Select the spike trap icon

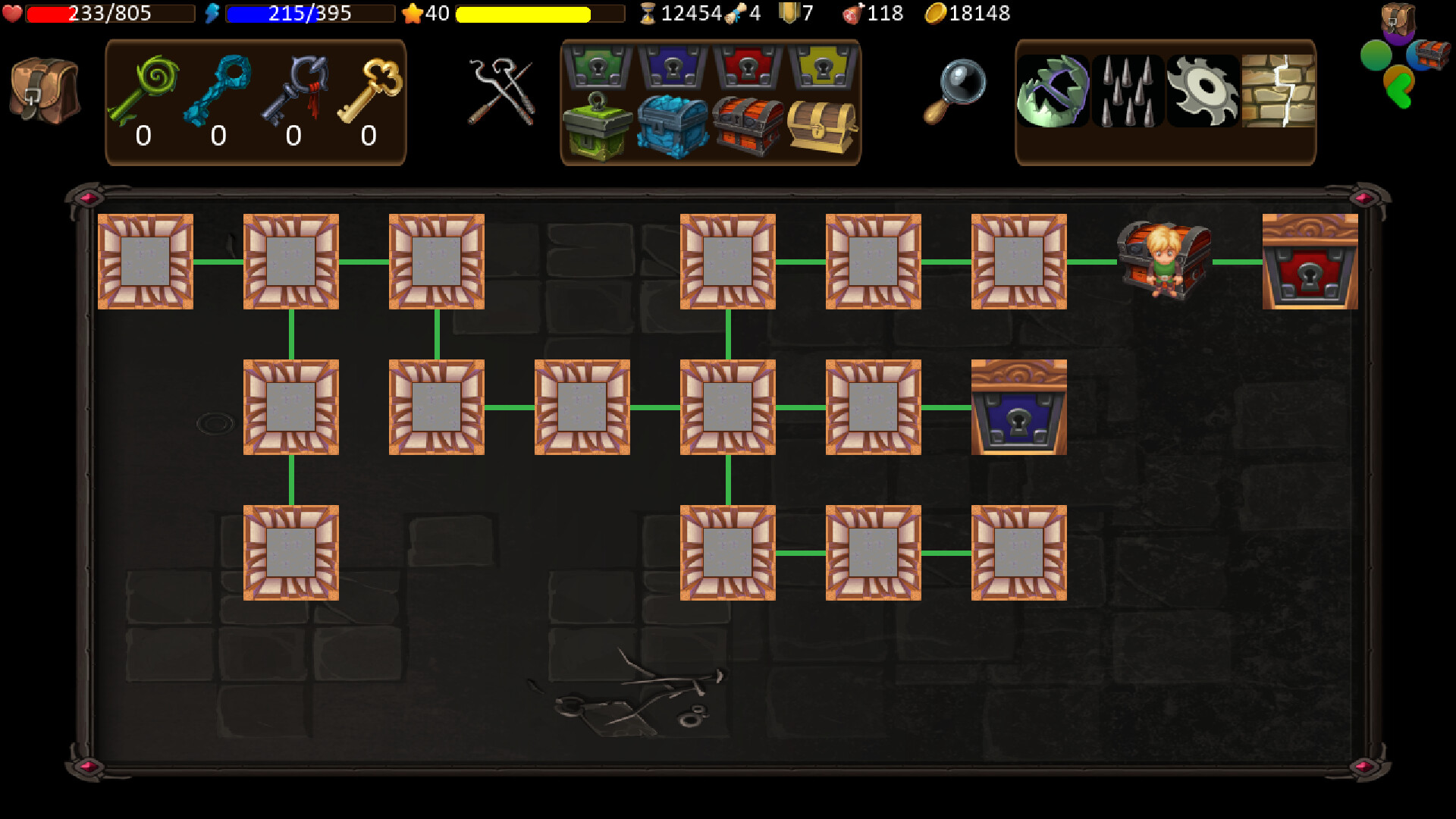pos(1128,91)
